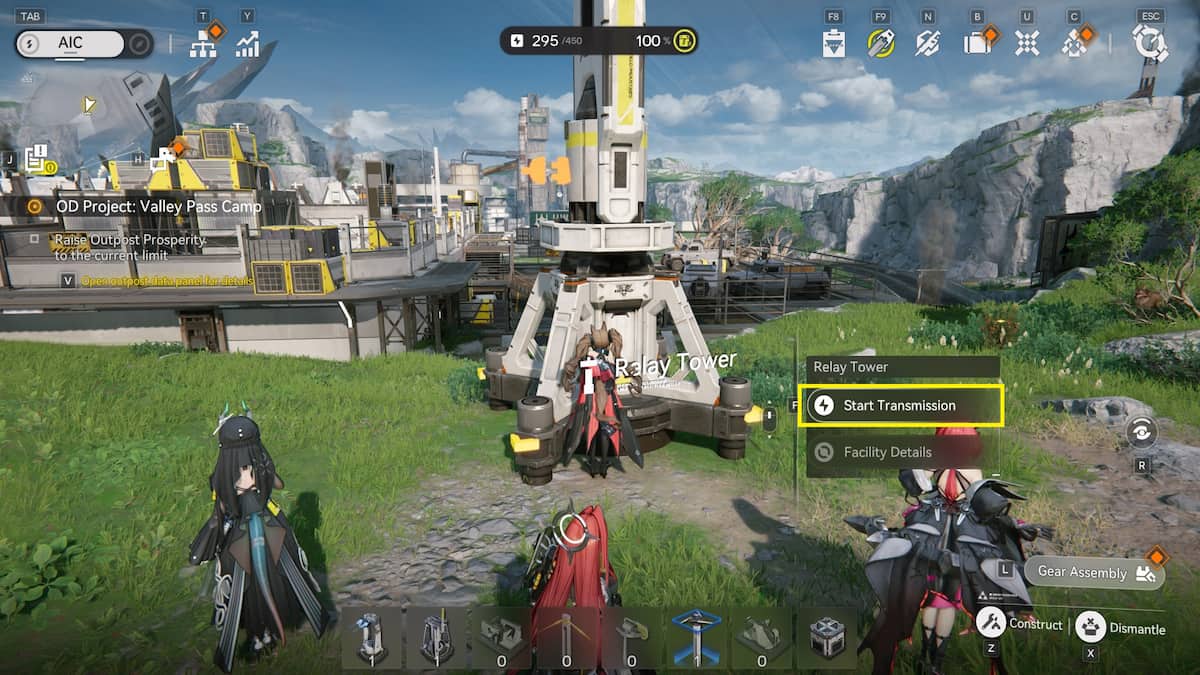Click the yellow-circled tool icon

pyautogui.click(x=880, y=43)
